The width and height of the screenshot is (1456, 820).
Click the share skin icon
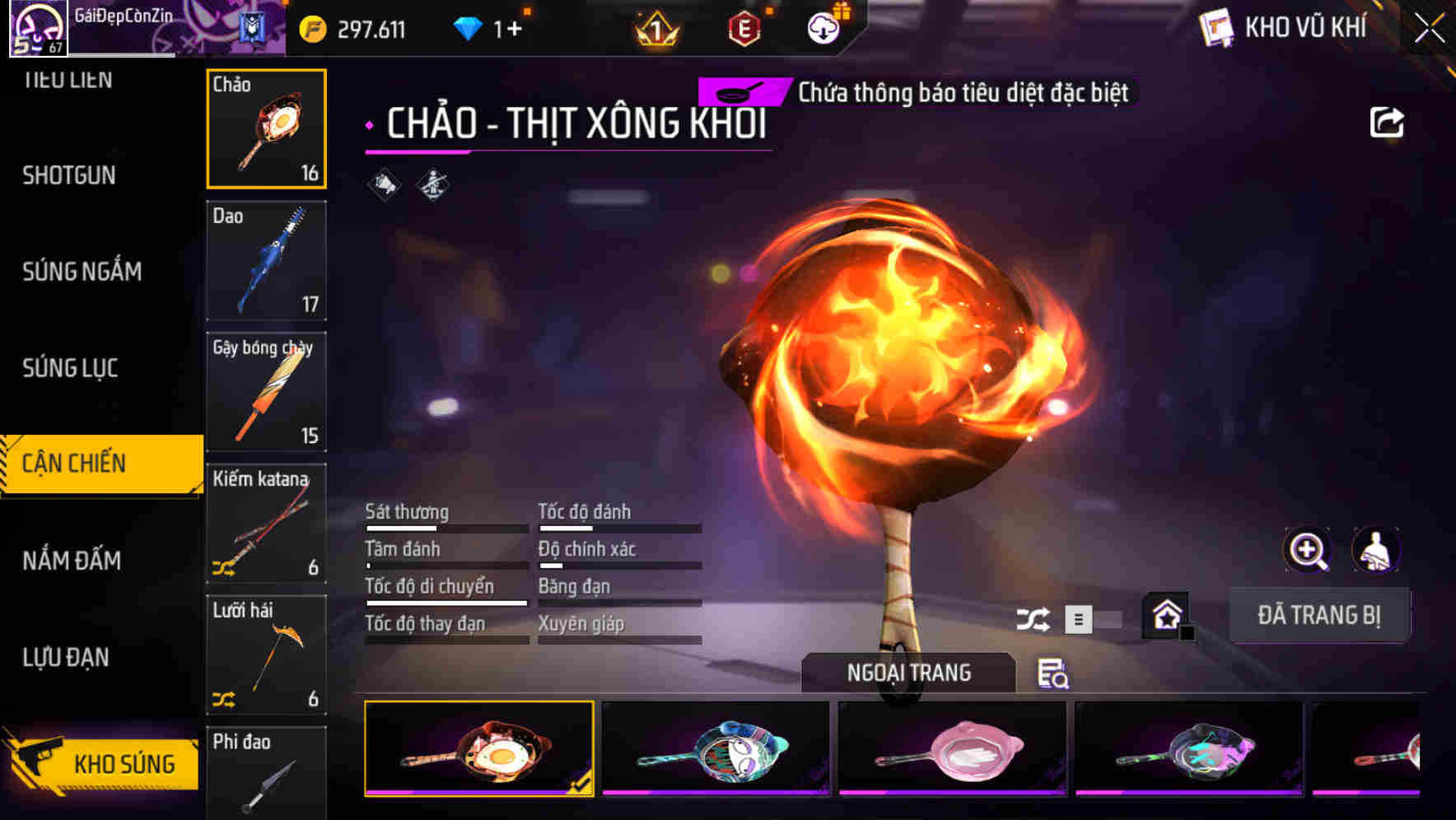pos(1387,121)
